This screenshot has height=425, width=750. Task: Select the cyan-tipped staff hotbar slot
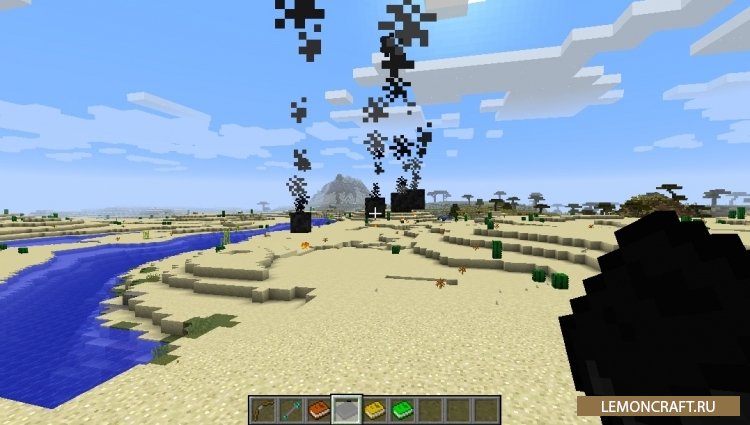click(x=291, y=409)
